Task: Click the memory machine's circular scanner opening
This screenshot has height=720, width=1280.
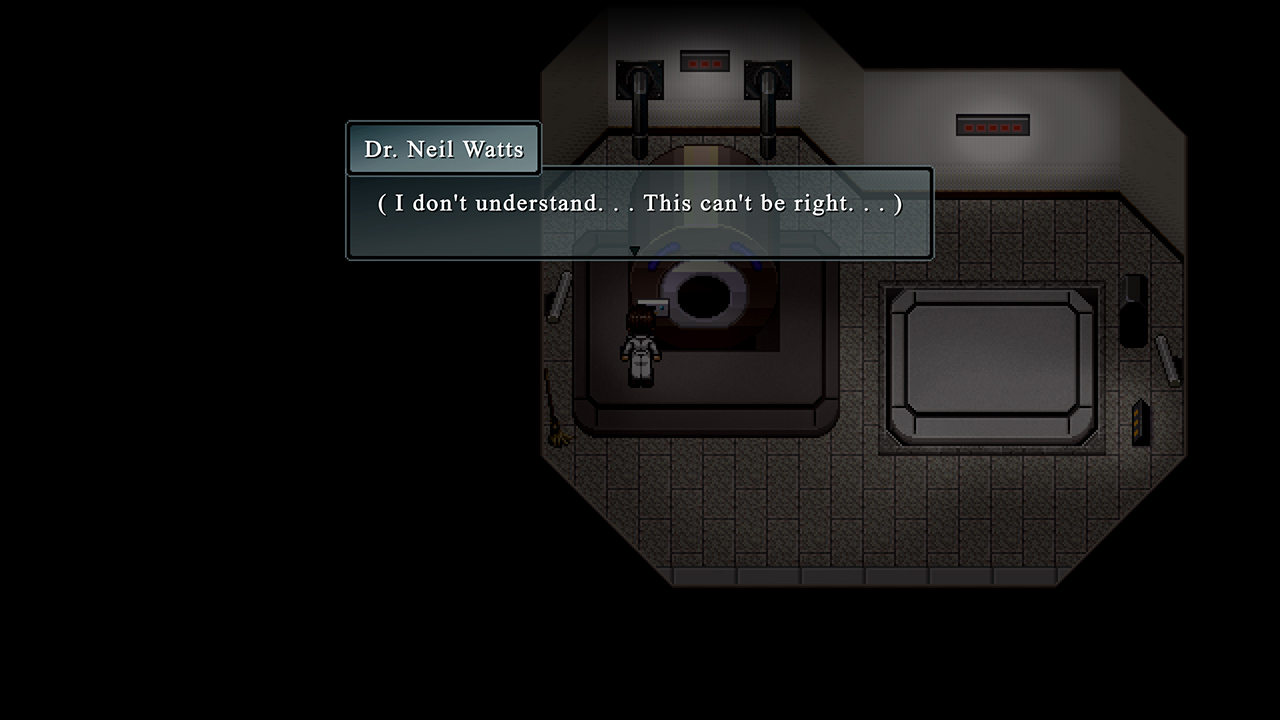Action: 706,295
